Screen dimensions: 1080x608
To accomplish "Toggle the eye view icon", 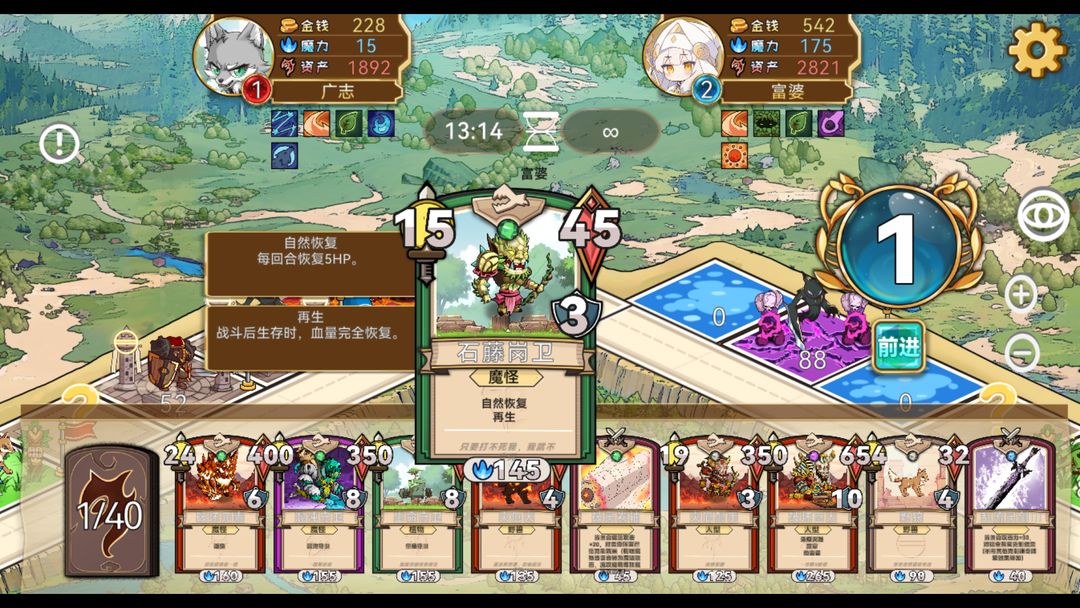I will [x=1042, y=214].
